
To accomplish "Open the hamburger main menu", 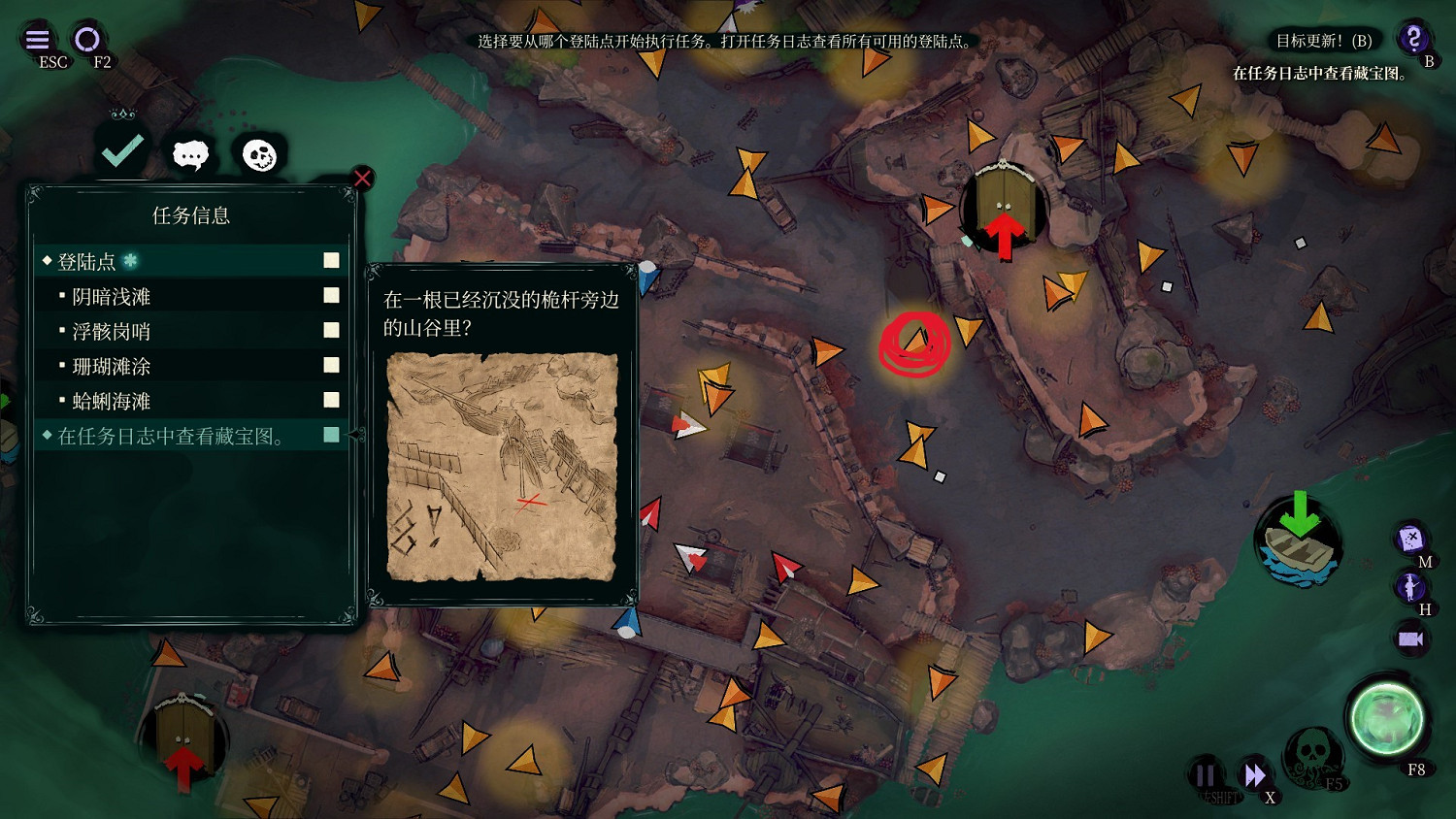I will click(x=38, y=40).
